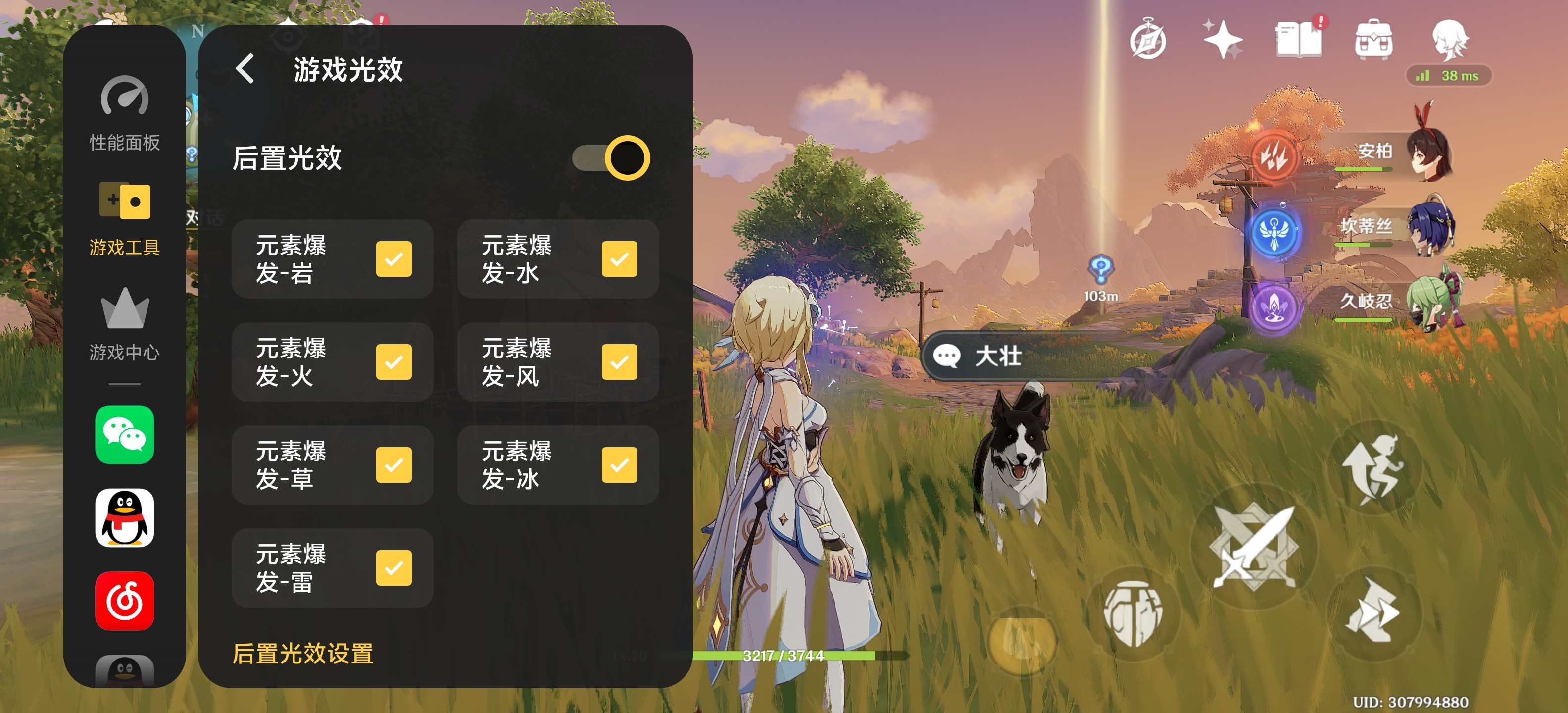
Task: Launch the WeChat shortcut icon
Action: click(x=125, y=434)
